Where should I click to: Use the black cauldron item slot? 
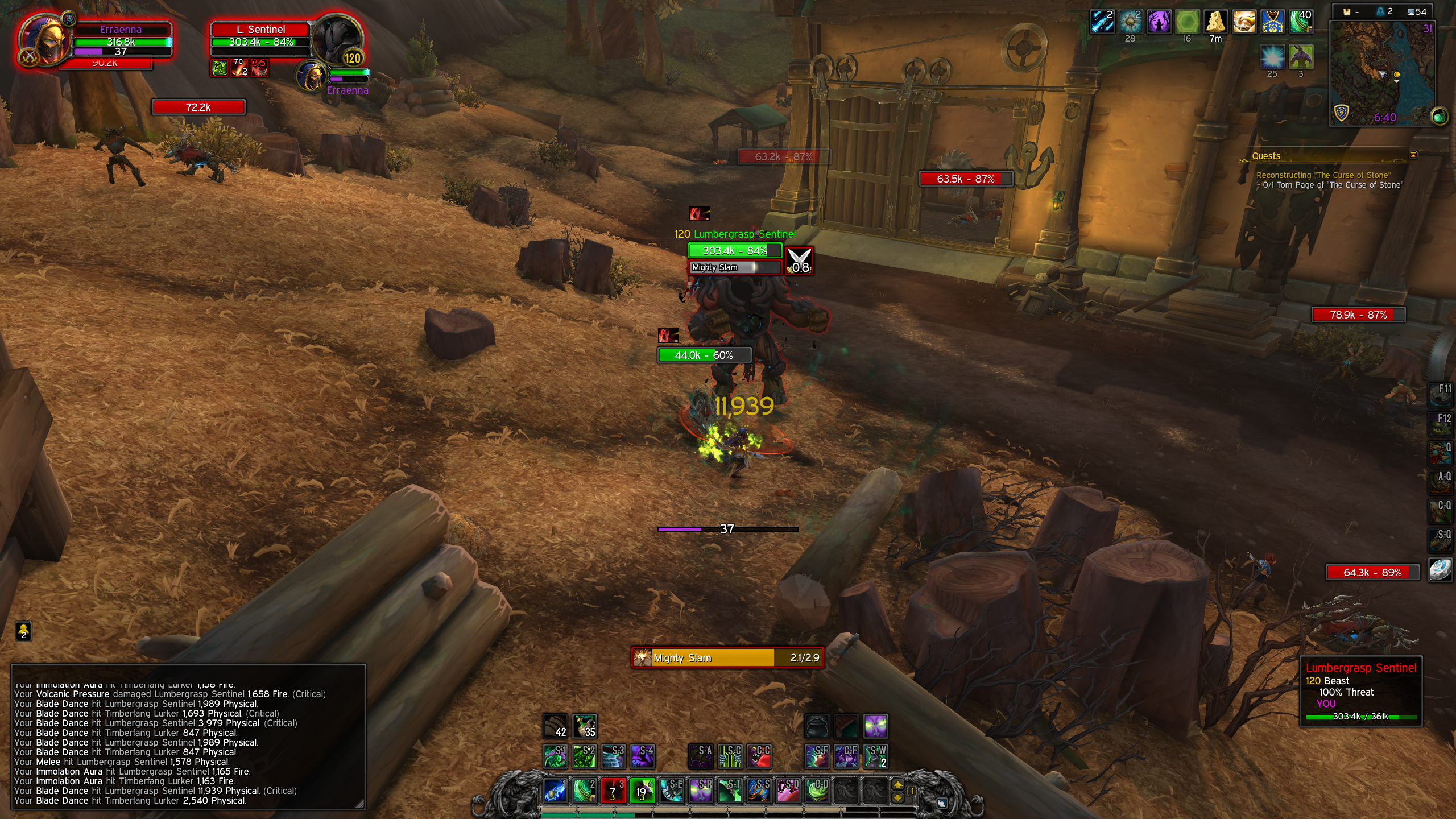click(x=817, y=726)
